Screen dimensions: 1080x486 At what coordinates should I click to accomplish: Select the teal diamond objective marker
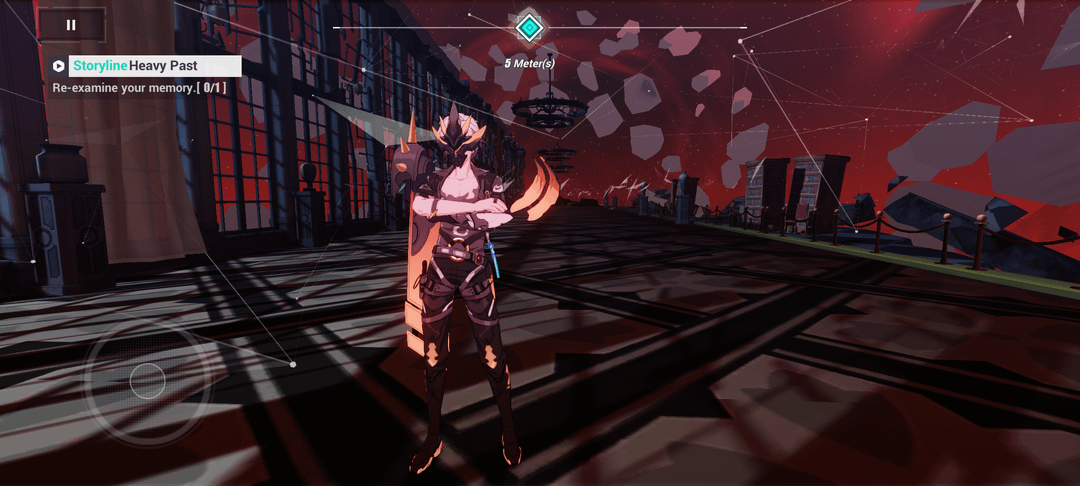529,27
